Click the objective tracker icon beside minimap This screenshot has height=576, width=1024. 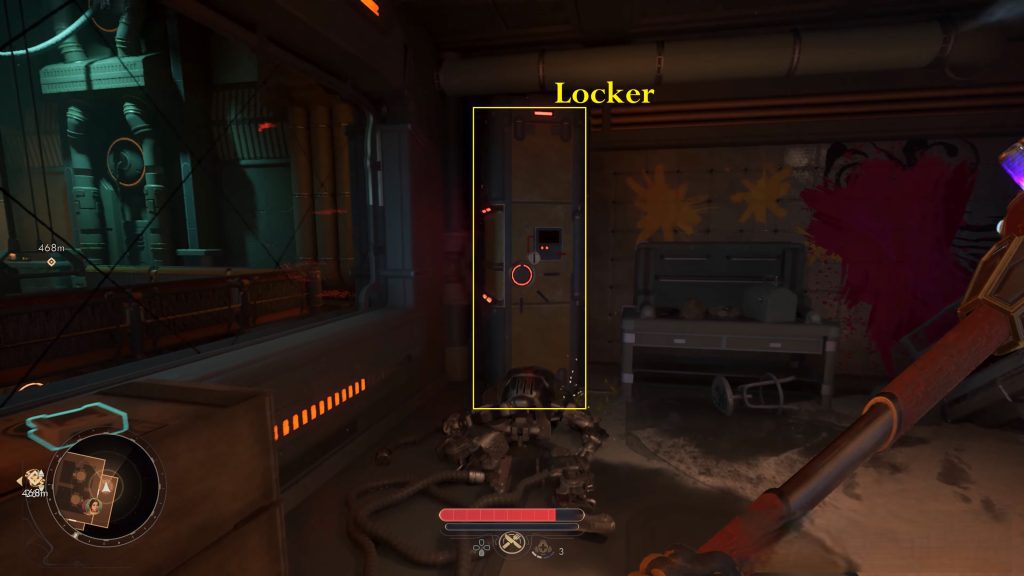click(34, 478)
